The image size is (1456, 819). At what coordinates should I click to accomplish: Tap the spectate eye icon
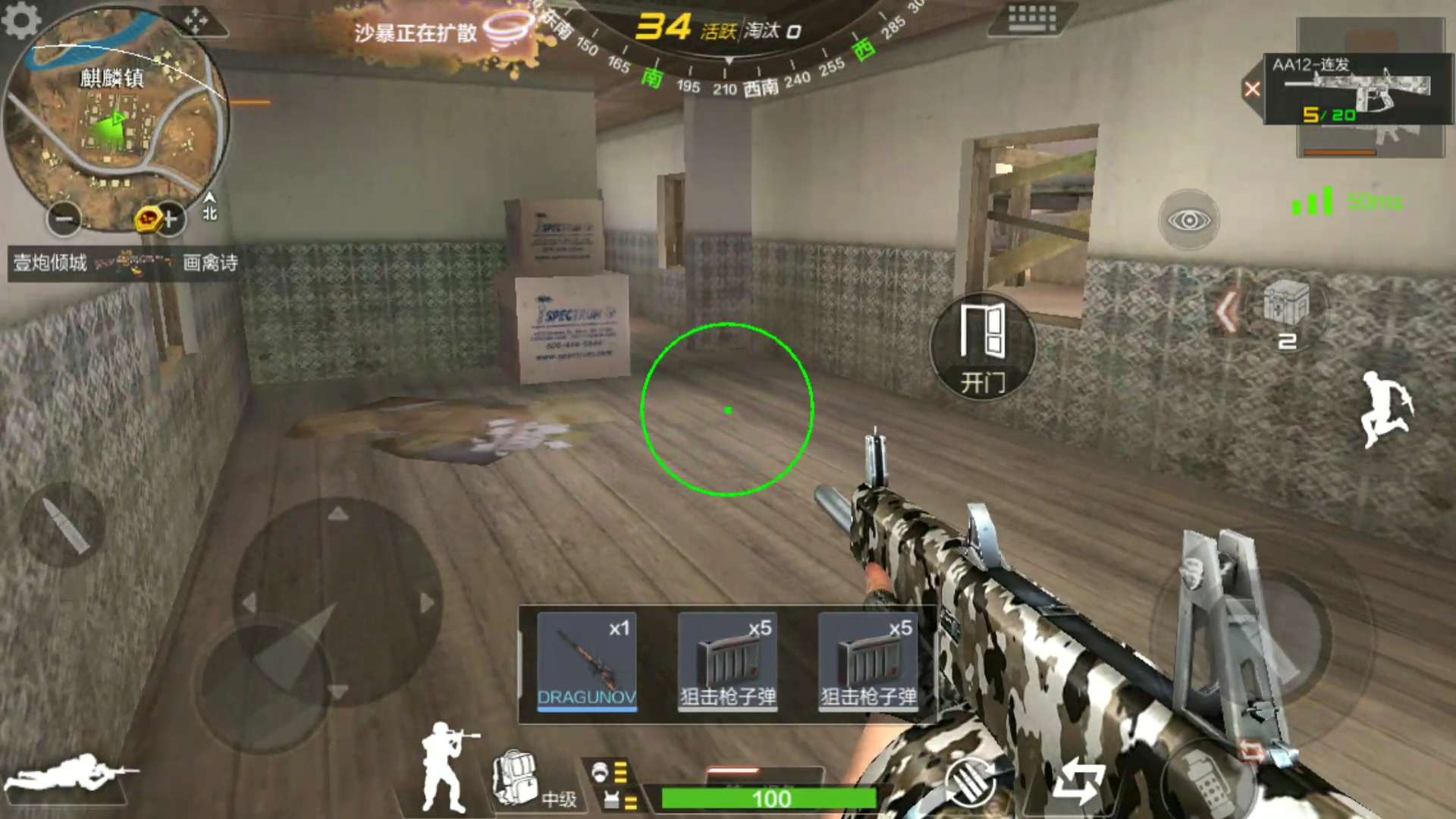(1188, 219)
